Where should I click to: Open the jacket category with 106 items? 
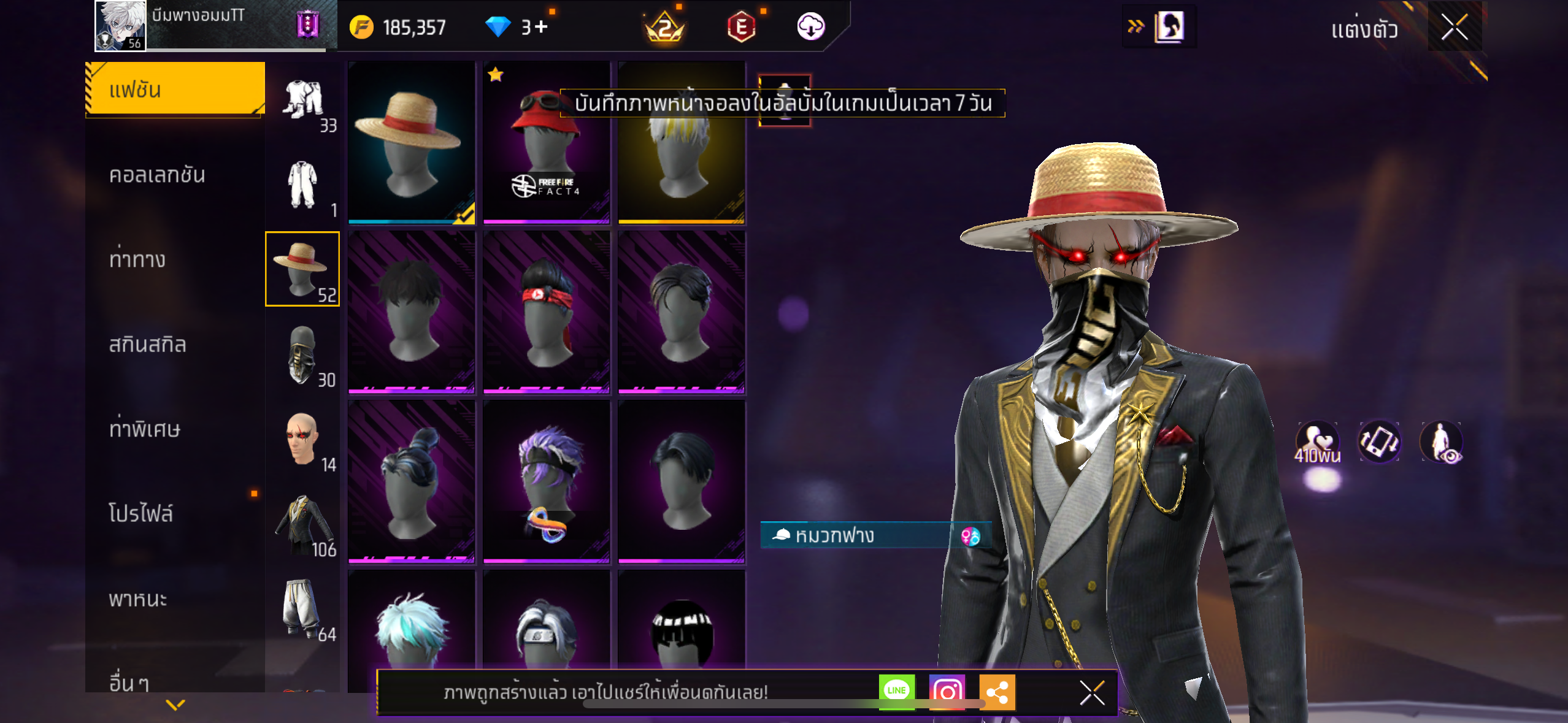pyautogui.click(x=302, y=524)
